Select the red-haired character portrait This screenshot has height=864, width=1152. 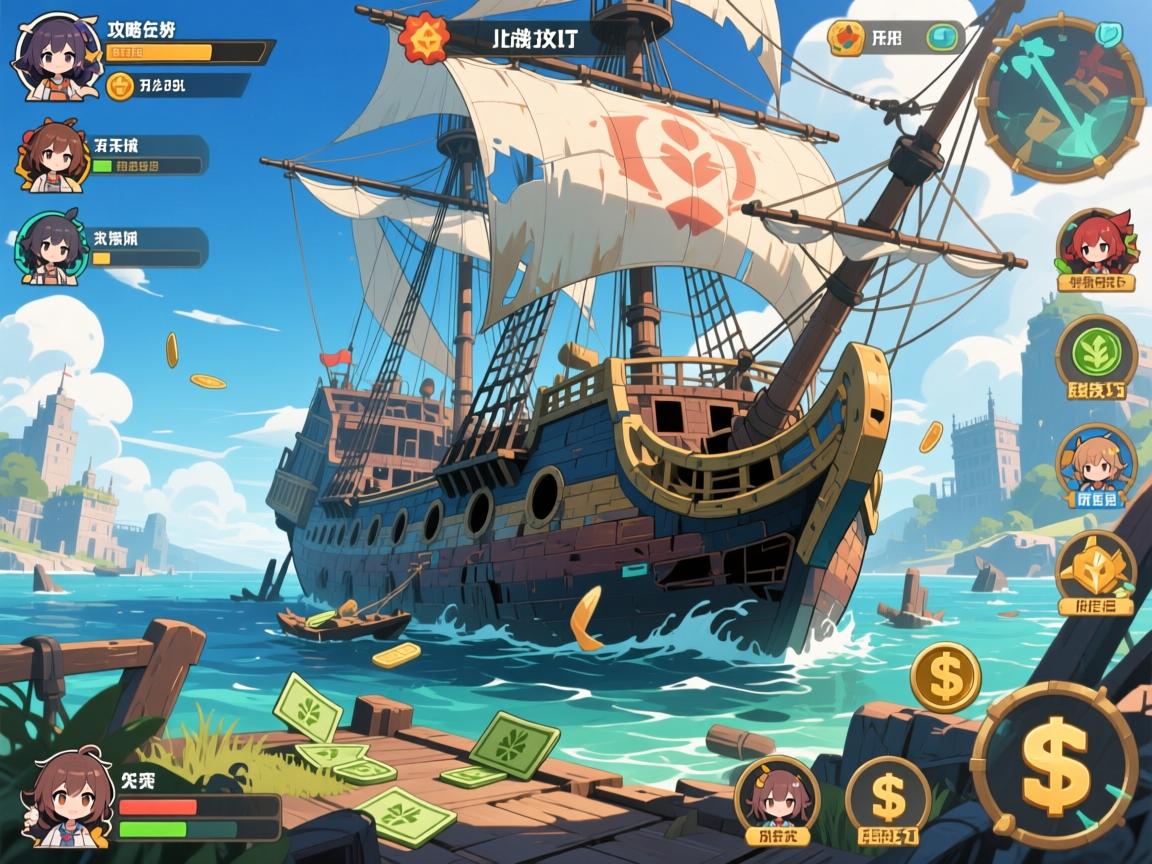point(1093,242)
